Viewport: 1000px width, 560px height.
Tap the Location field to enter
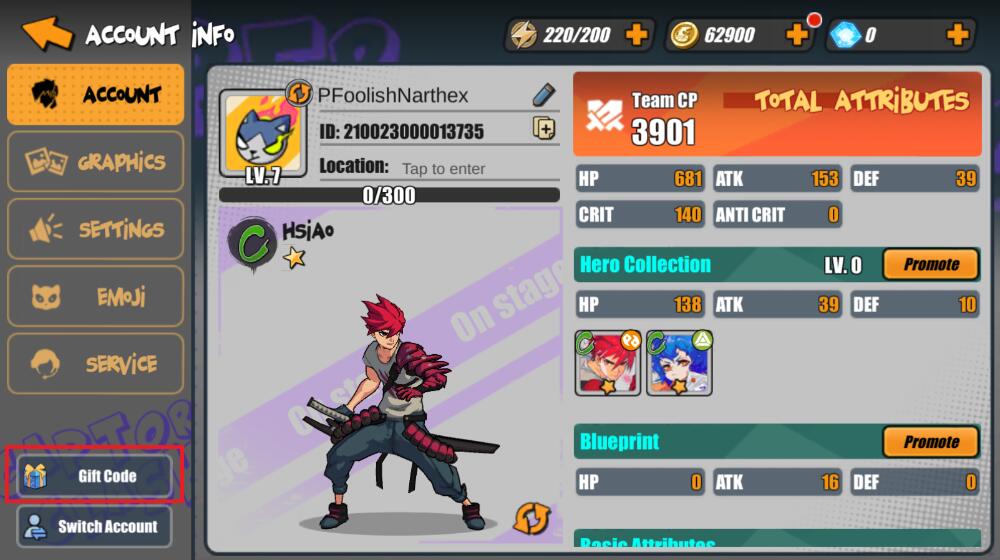443,168
